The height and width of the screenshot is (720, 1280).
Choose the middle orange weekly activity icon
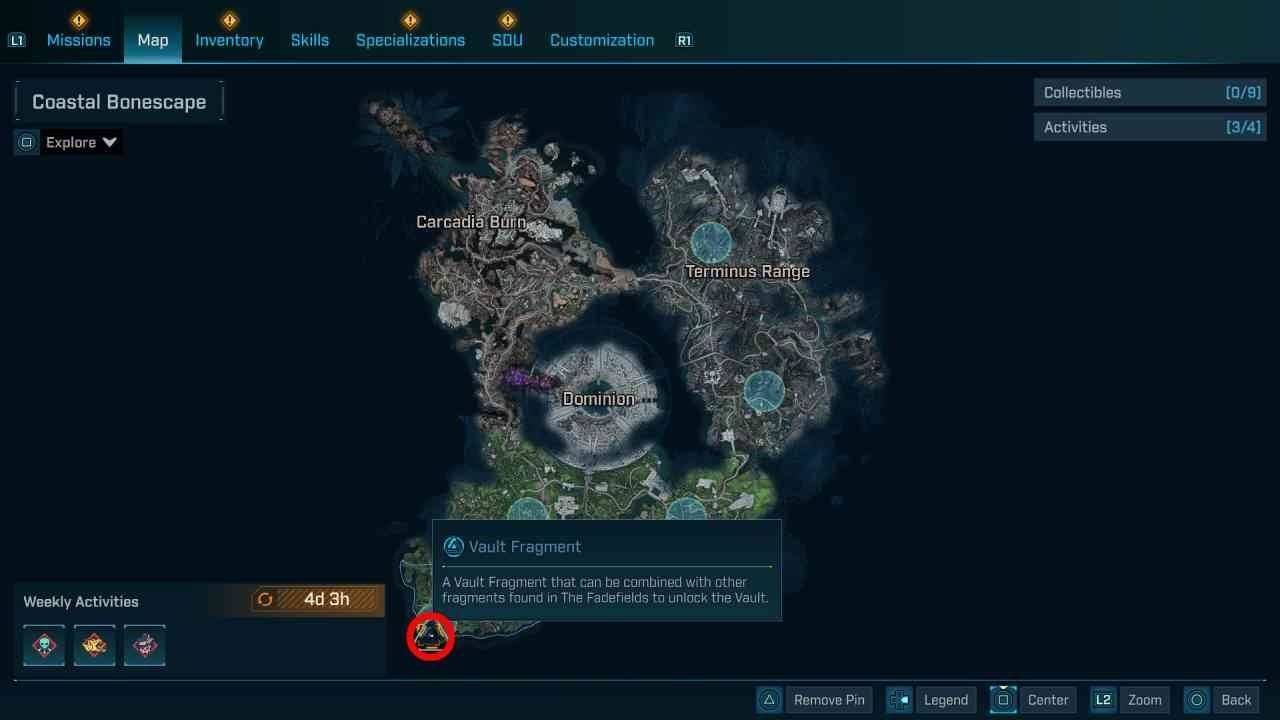tap(95, 646)
